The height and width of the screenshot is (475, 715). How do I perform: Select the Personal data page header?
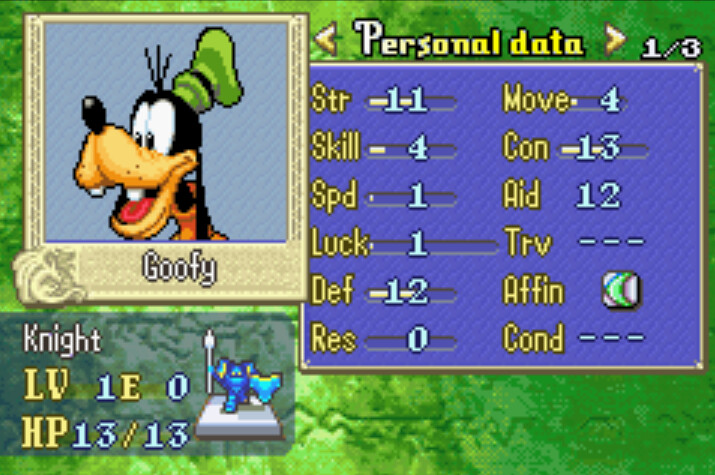(x=470, y=42)
